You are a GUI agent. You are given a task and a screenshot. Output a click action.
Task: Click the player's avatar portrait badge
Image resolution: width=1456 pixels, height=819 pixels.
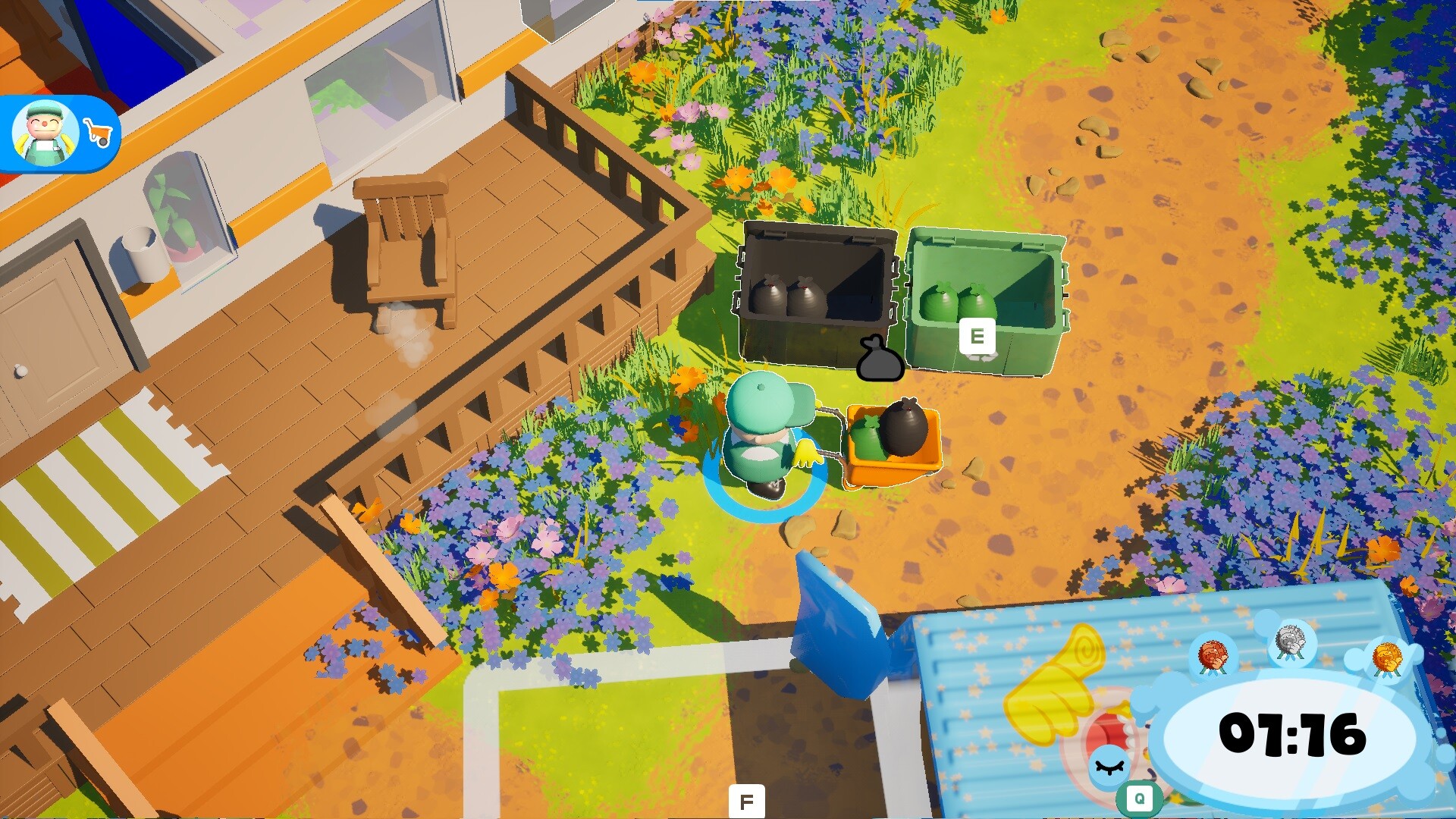tap(44, 130)
